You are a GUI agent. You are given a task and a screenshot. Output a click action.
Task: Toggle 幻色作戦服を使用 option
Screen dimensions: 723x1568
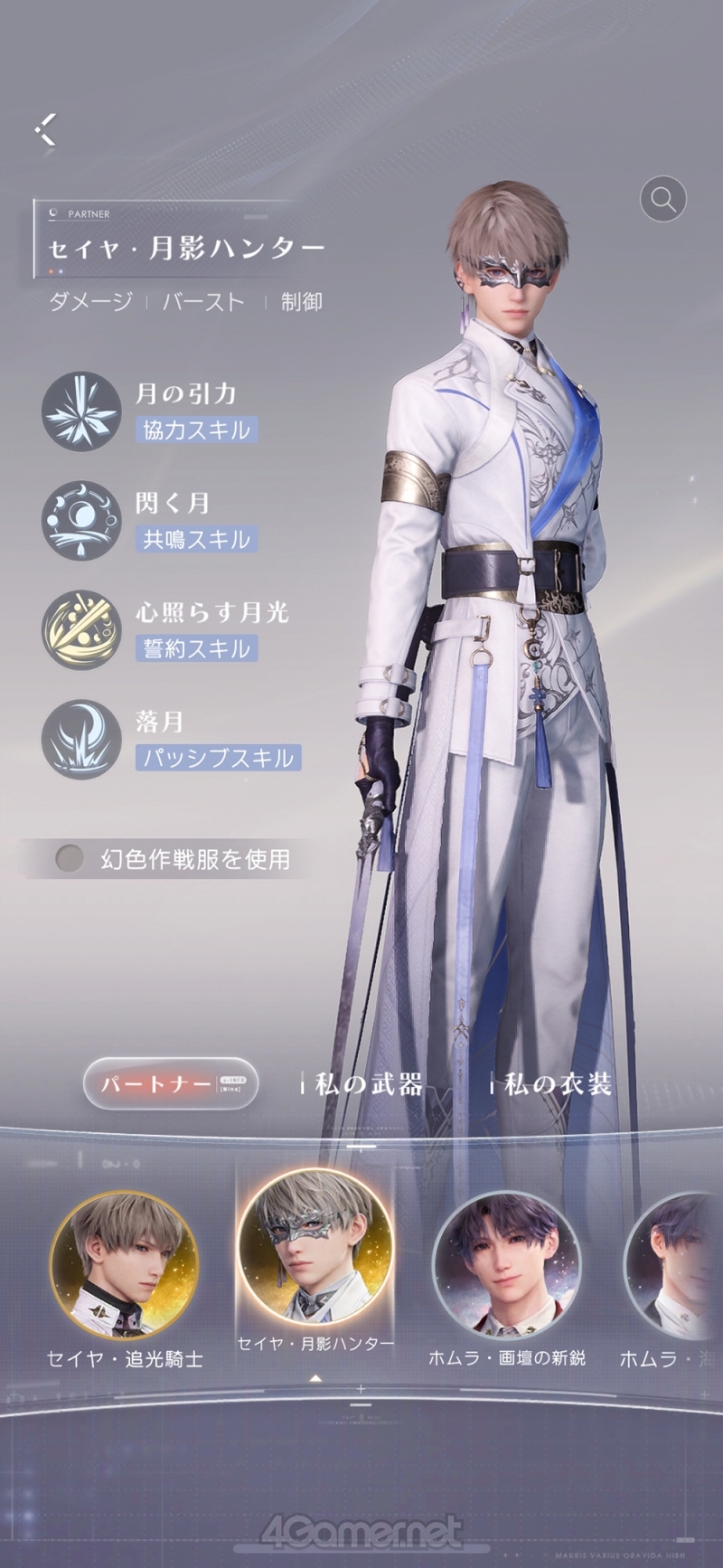point(70,858)
